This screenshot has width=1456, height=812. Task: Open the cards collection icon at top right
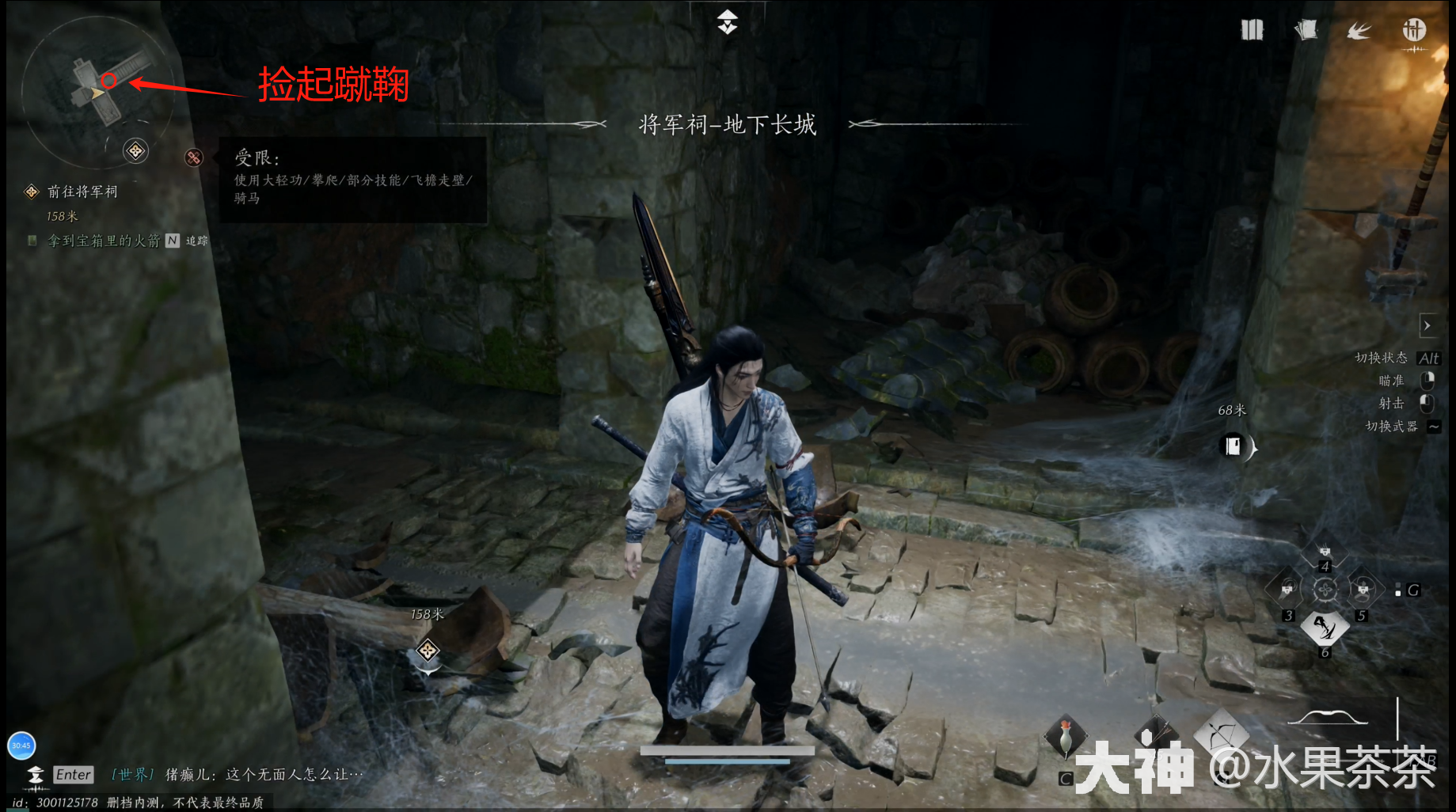click(1306, 29)
